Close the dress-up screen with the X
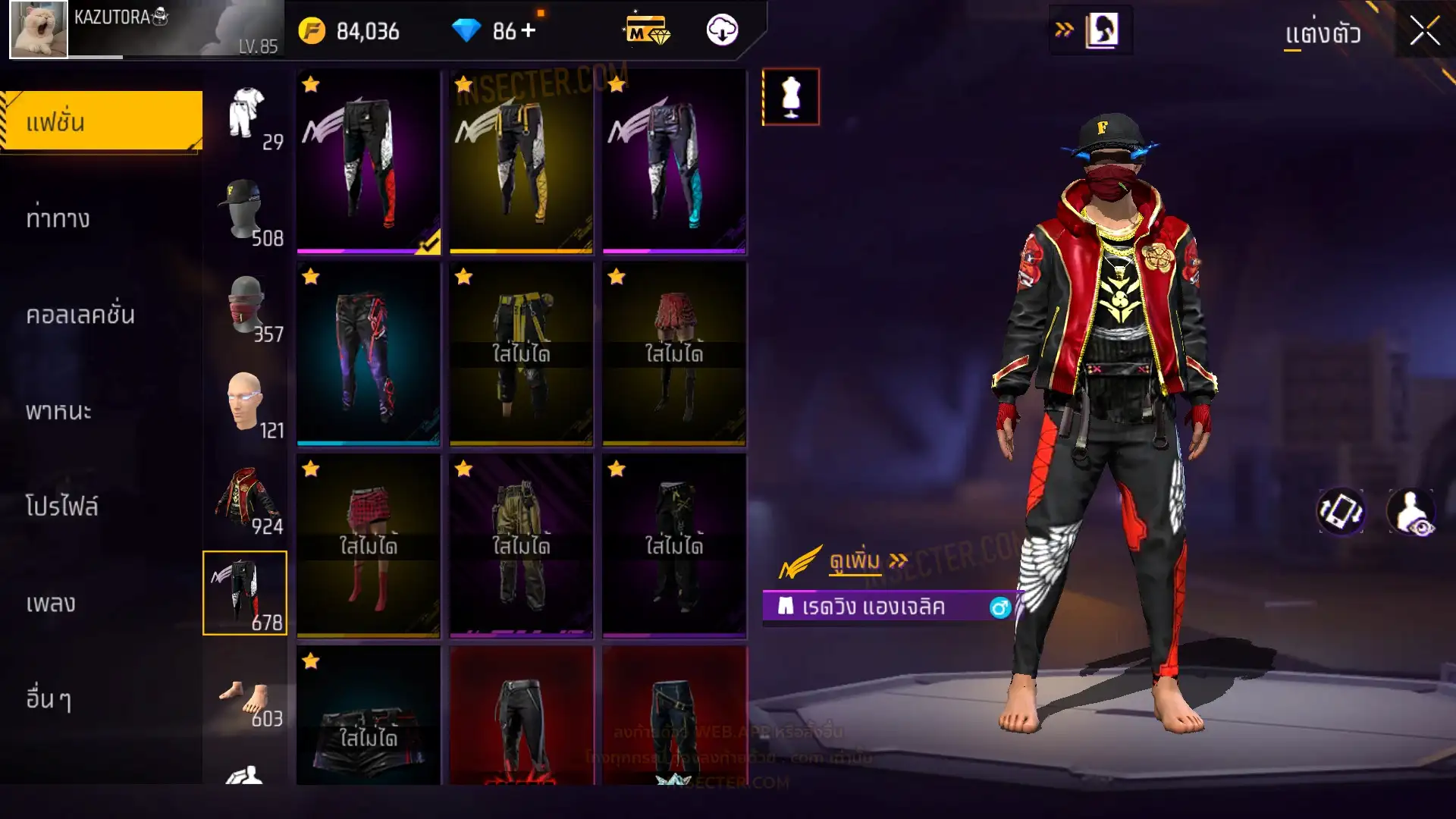Viewport: 1456px width, 819px height. coord(1424,32)
